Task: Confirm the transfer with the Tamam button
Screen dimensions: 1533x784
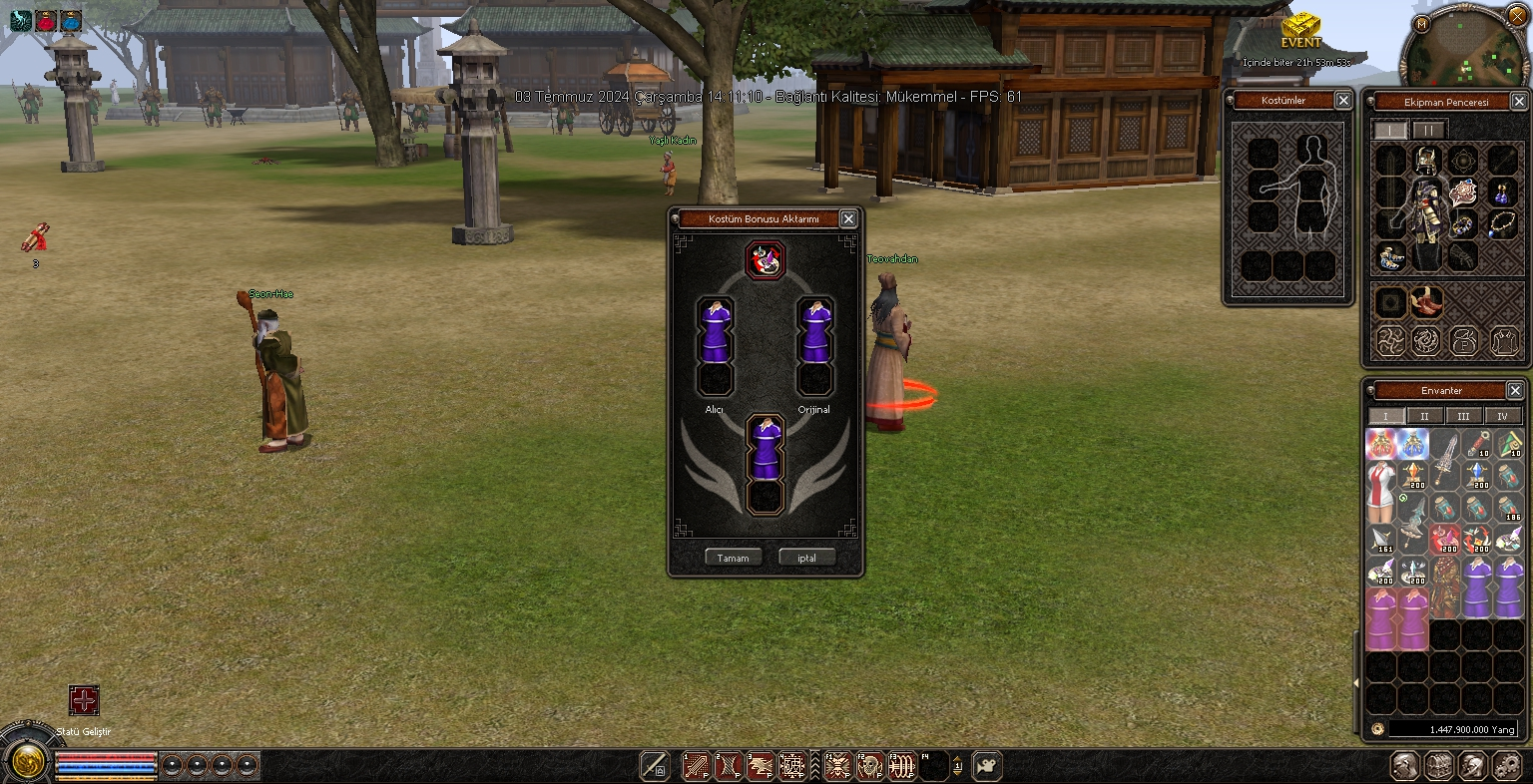Action: point(733,558)
